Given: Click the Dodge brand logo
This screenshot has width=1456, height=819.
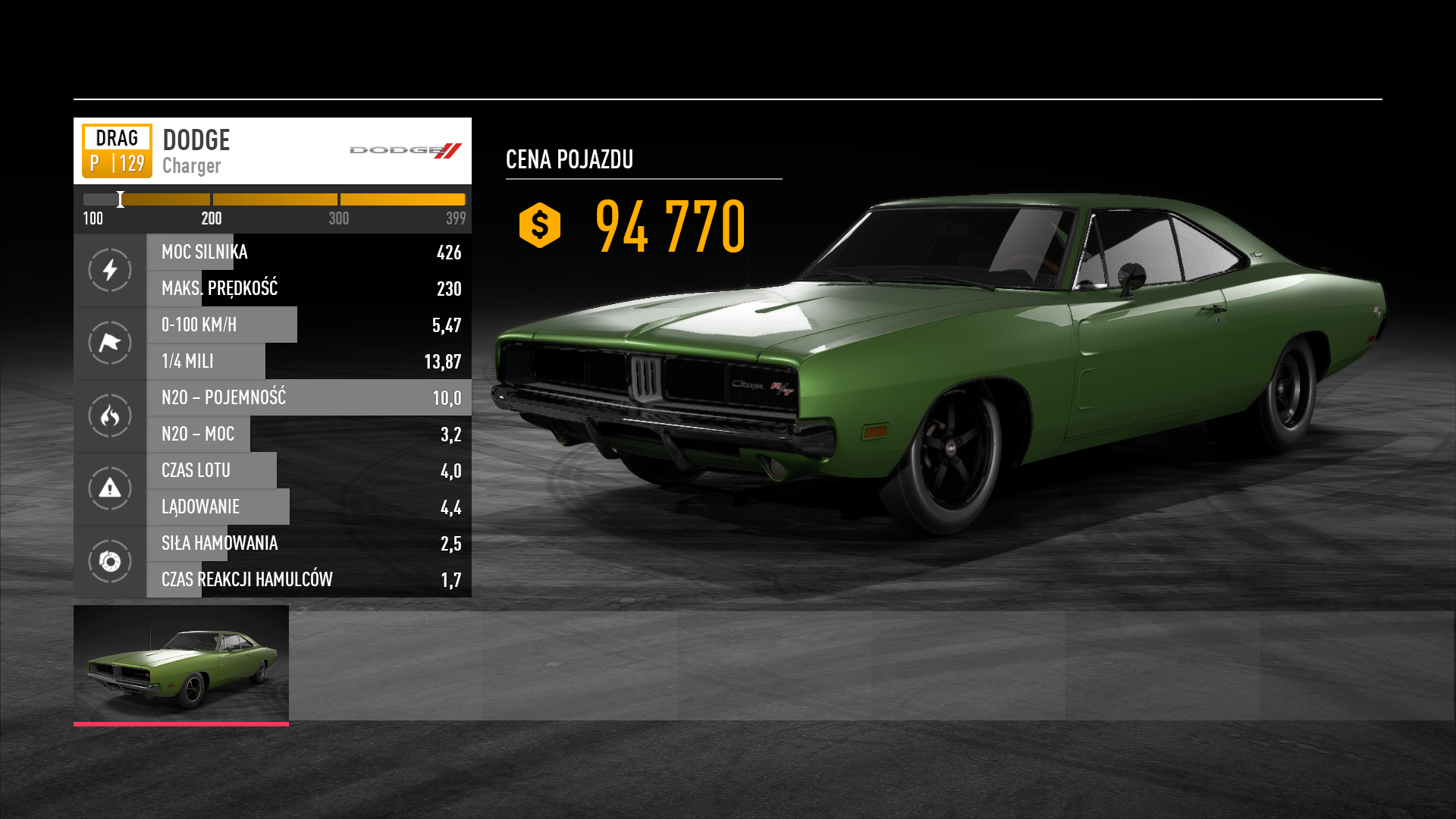Looking at the screenshot, I should tap(406, 150).
